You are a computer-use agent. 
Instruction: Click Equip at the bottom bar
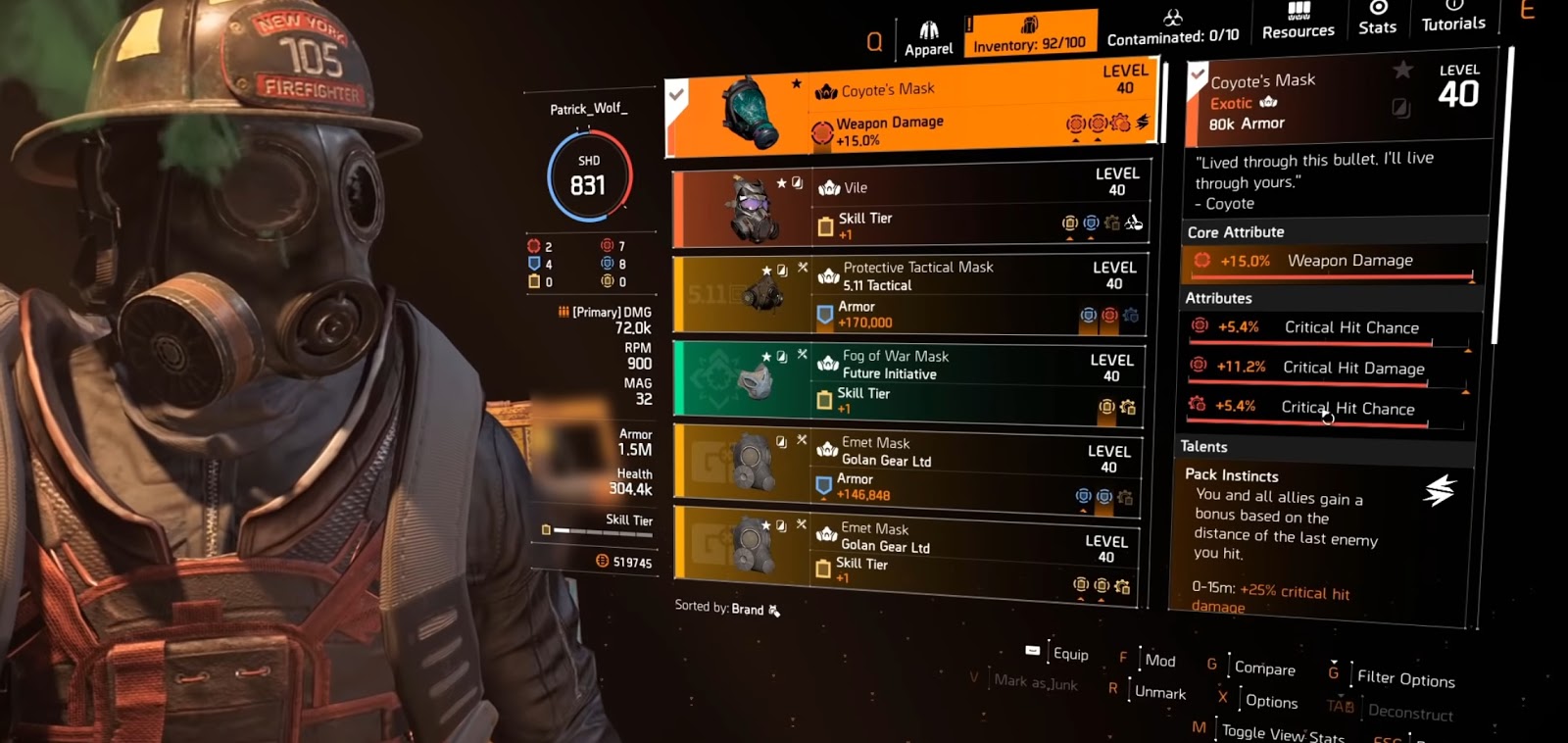pyautogui.click(x=1070, y=654)
